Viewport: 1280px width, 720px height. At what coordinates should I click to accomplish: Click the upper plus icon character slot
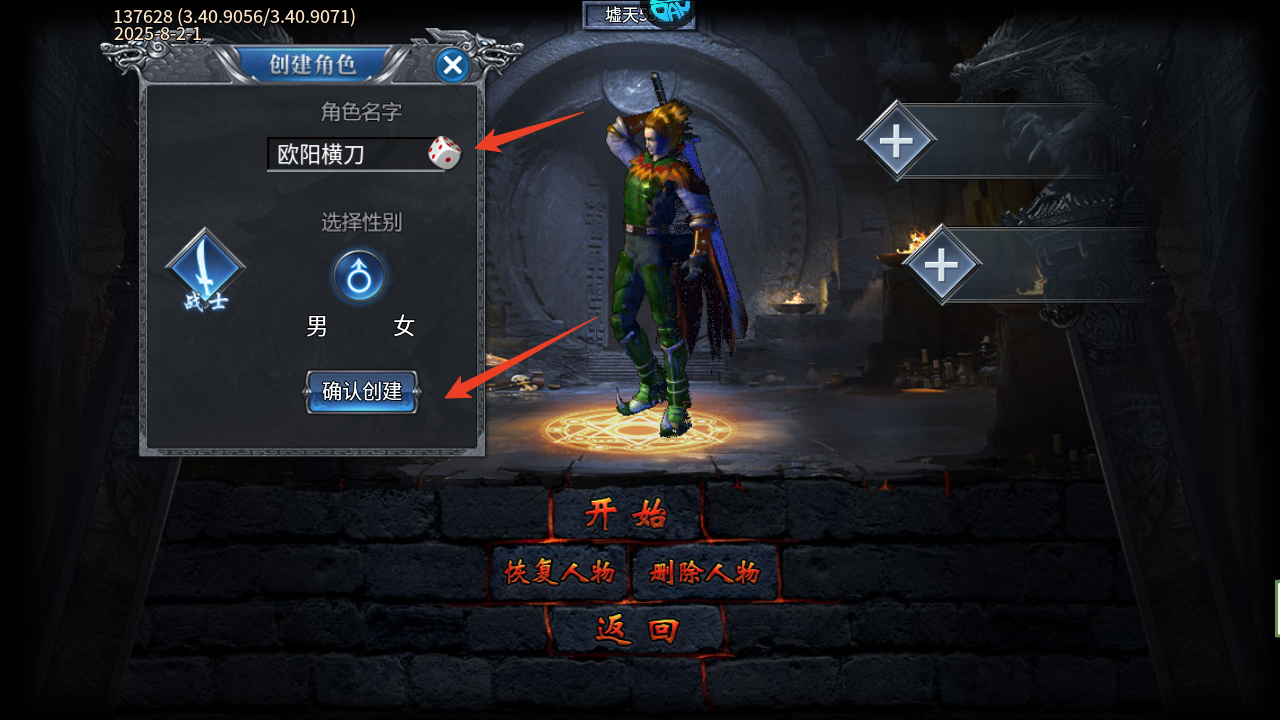click(x=897, y=140)
